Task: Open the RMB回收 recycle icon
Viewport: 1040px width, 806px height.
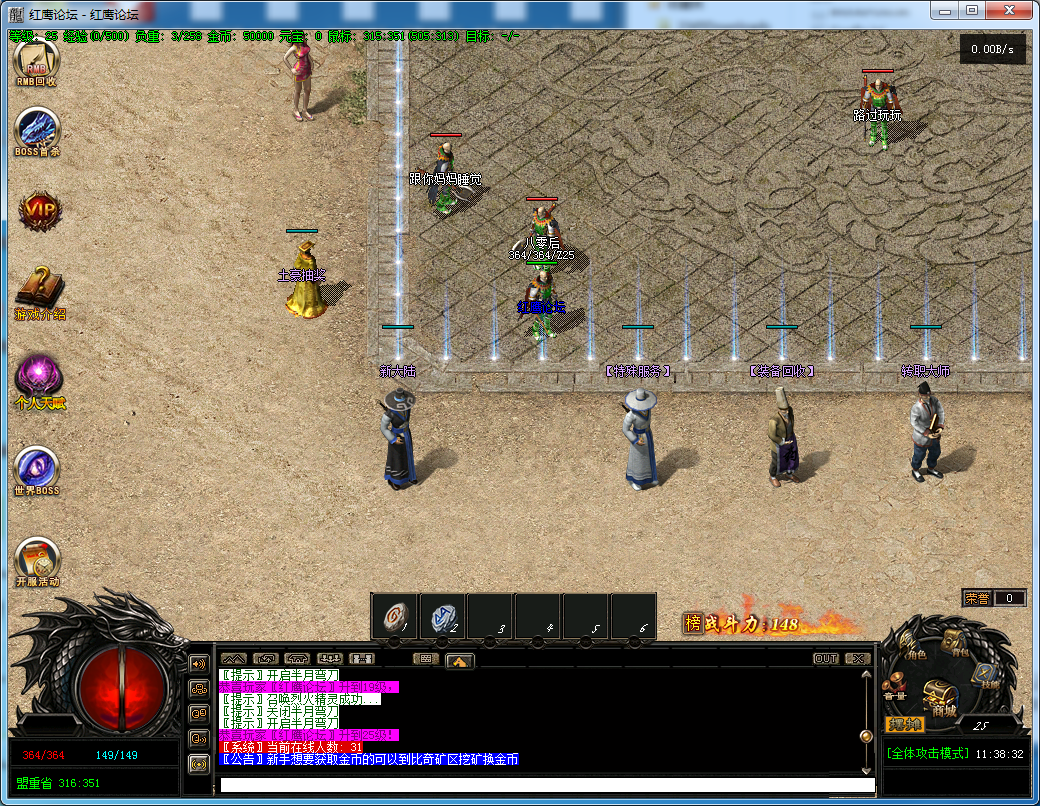Action: (36, 61)
